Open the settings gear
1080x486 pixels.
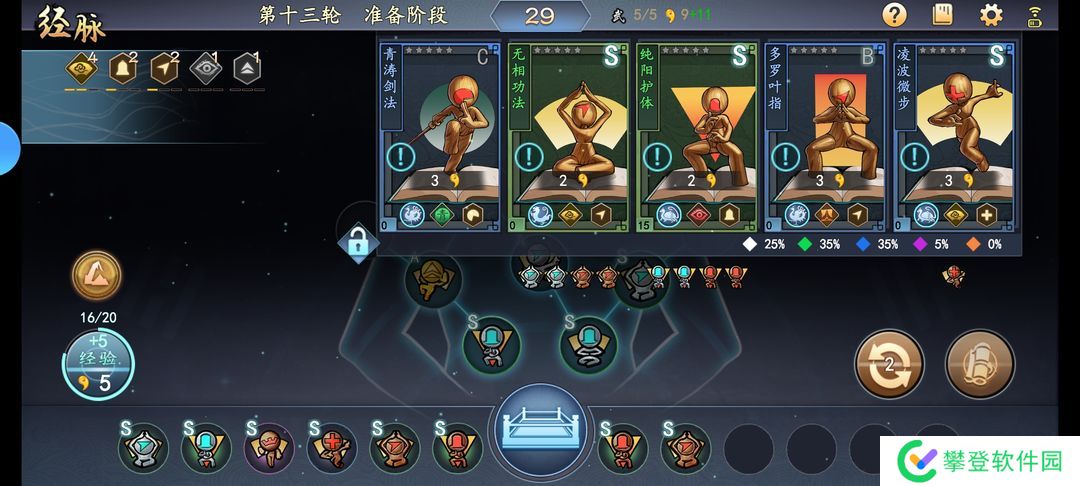tap(991, 15)
